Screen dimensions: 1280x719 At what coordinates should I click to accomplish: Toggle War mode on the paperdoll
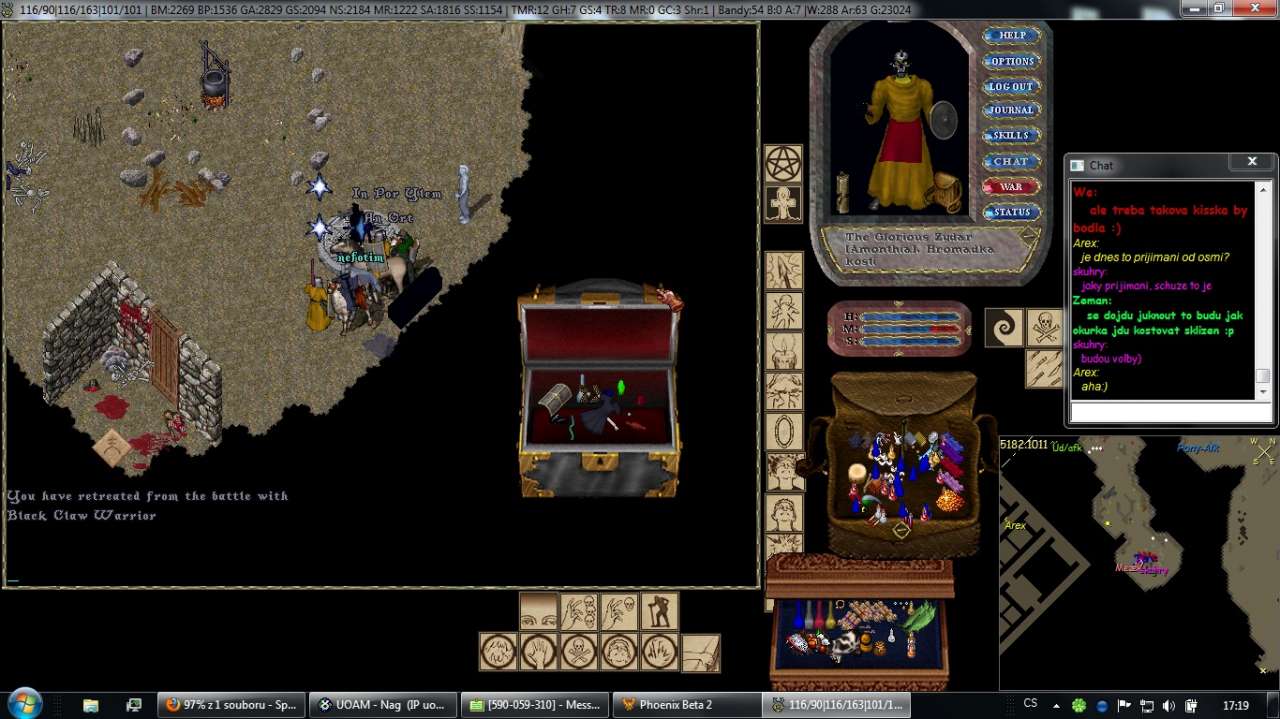tap(1012, 187)
